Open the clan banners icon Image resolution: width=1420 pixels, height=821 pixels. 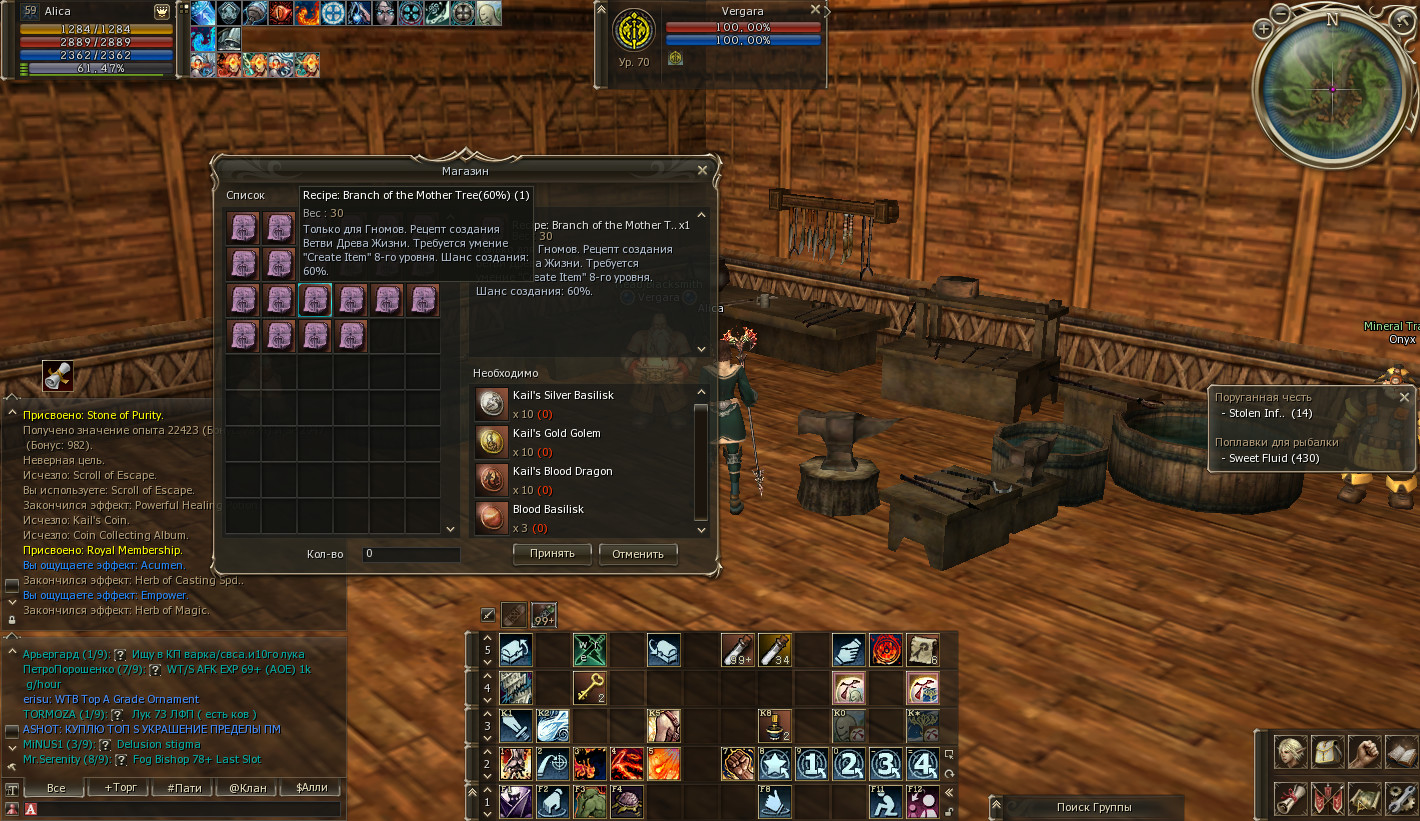[1326, 799]
